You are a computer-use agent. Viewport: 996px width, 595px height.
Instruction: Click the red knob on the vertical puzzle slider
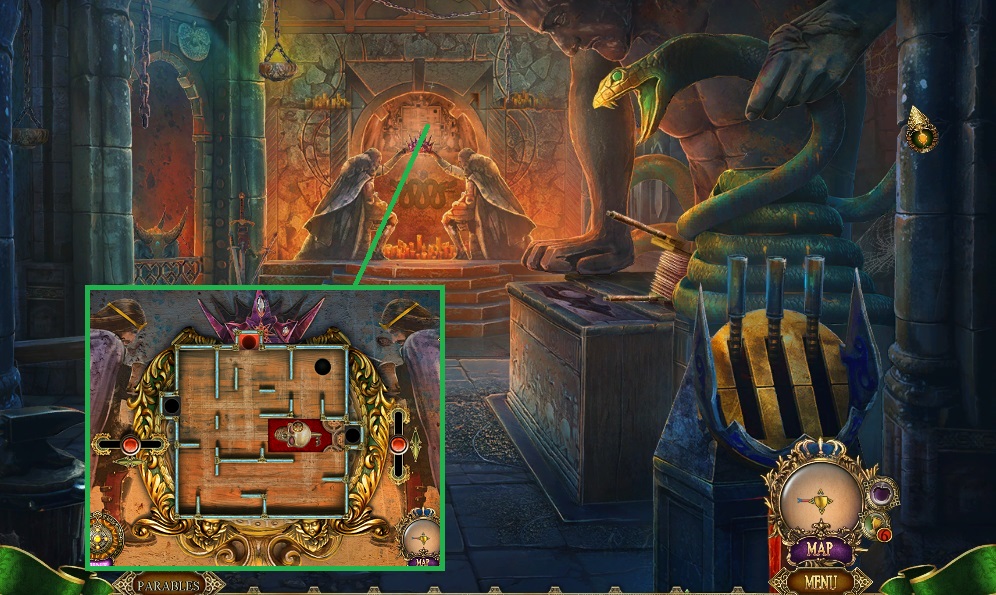(398, 443)
